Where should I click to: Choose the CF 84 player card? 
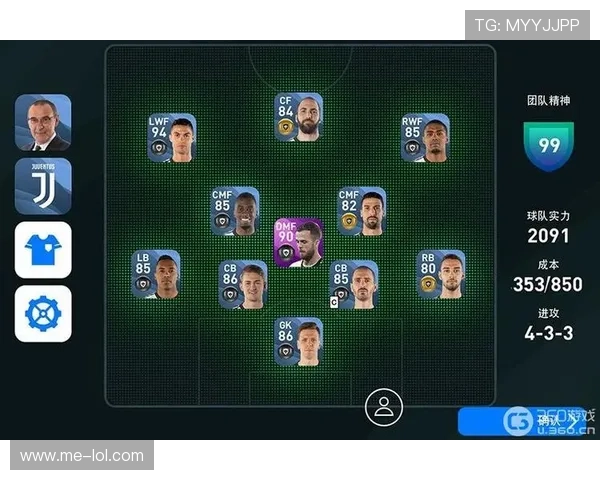298,117
